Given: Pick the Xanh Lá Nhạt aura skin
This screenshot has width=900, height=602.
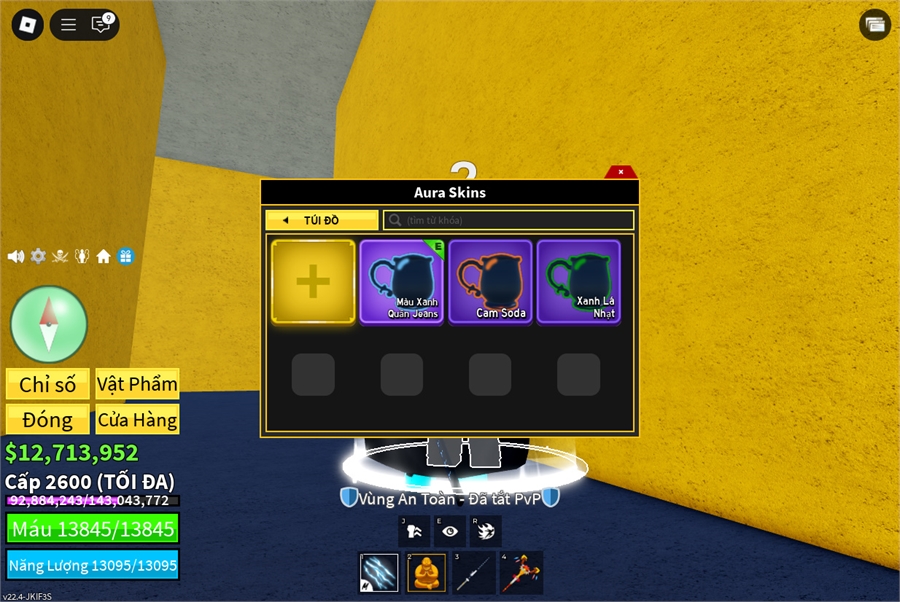Looking at the screenshot, I should tap(578, 281).
